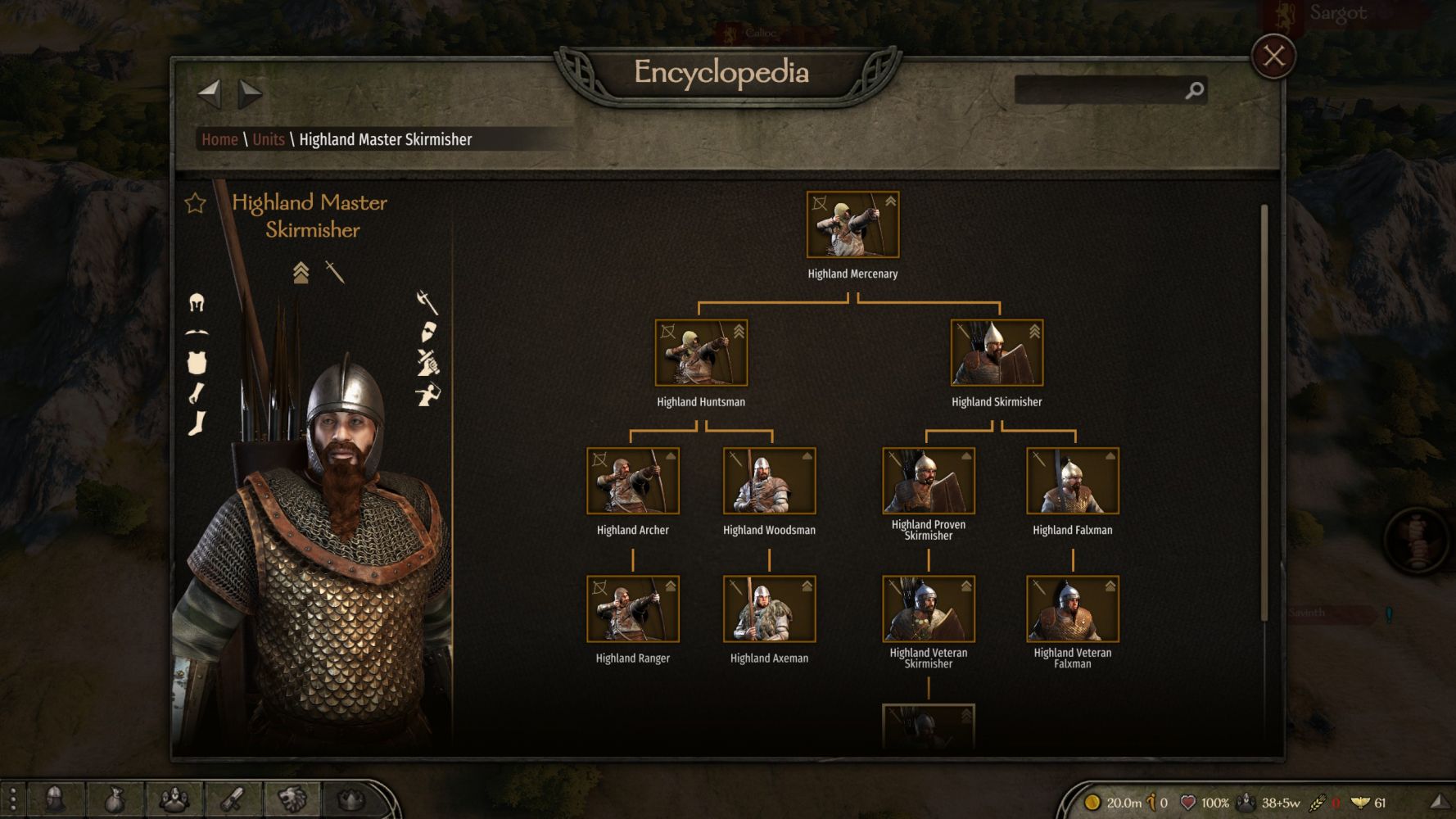1456x819 pixels.
Task: Select the Highland Falxman unit
Action: pyautogui.click(x=1073, y=481)
